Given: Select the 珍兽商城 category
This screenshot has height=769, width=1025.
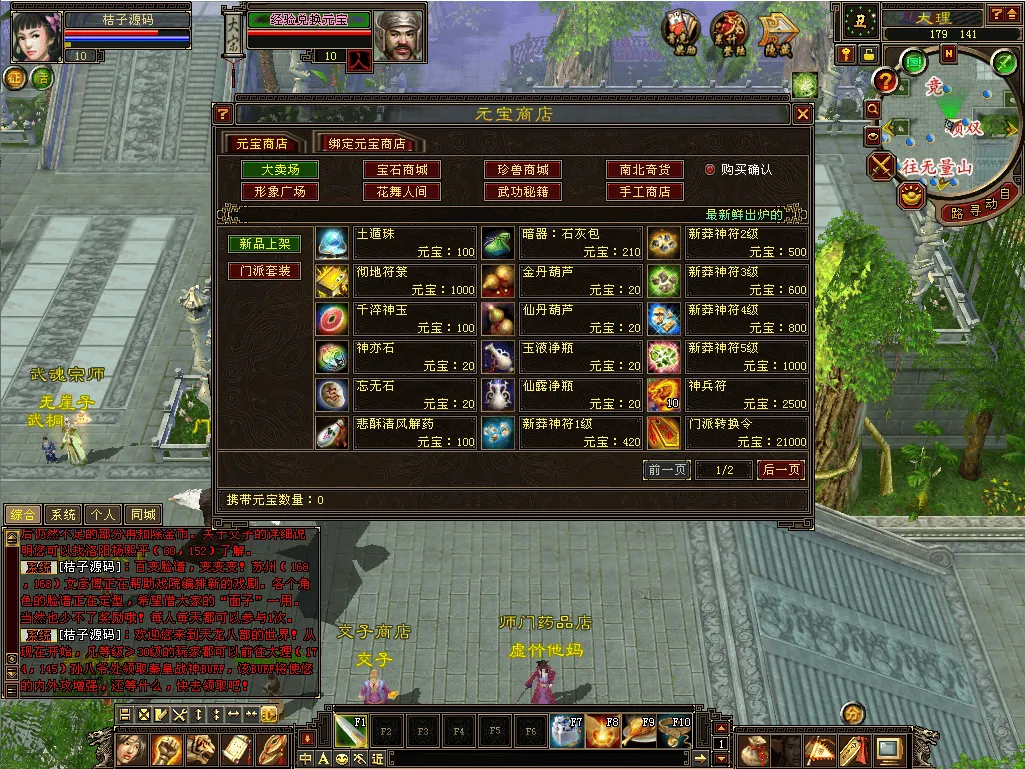Looking at the screenshot, I should pos(523,170).
